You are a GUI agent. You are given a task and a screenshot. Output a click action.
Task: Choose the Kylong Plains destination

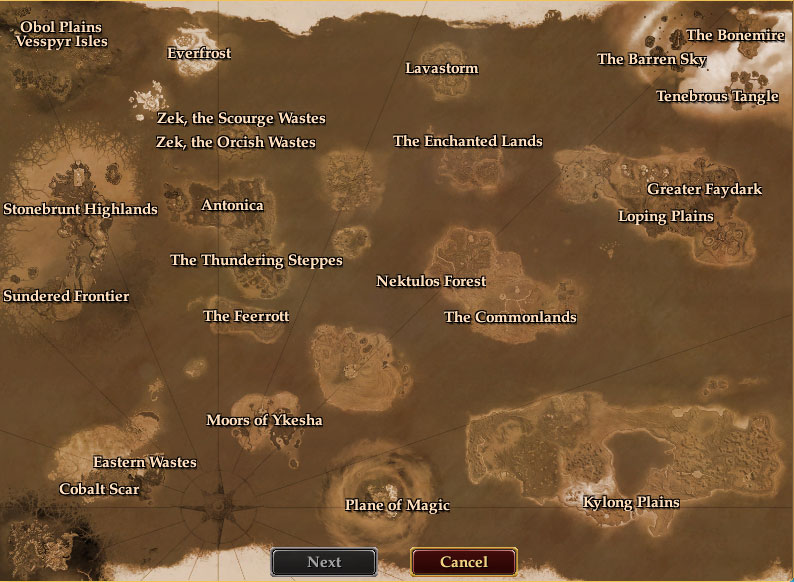pos(631,503)
